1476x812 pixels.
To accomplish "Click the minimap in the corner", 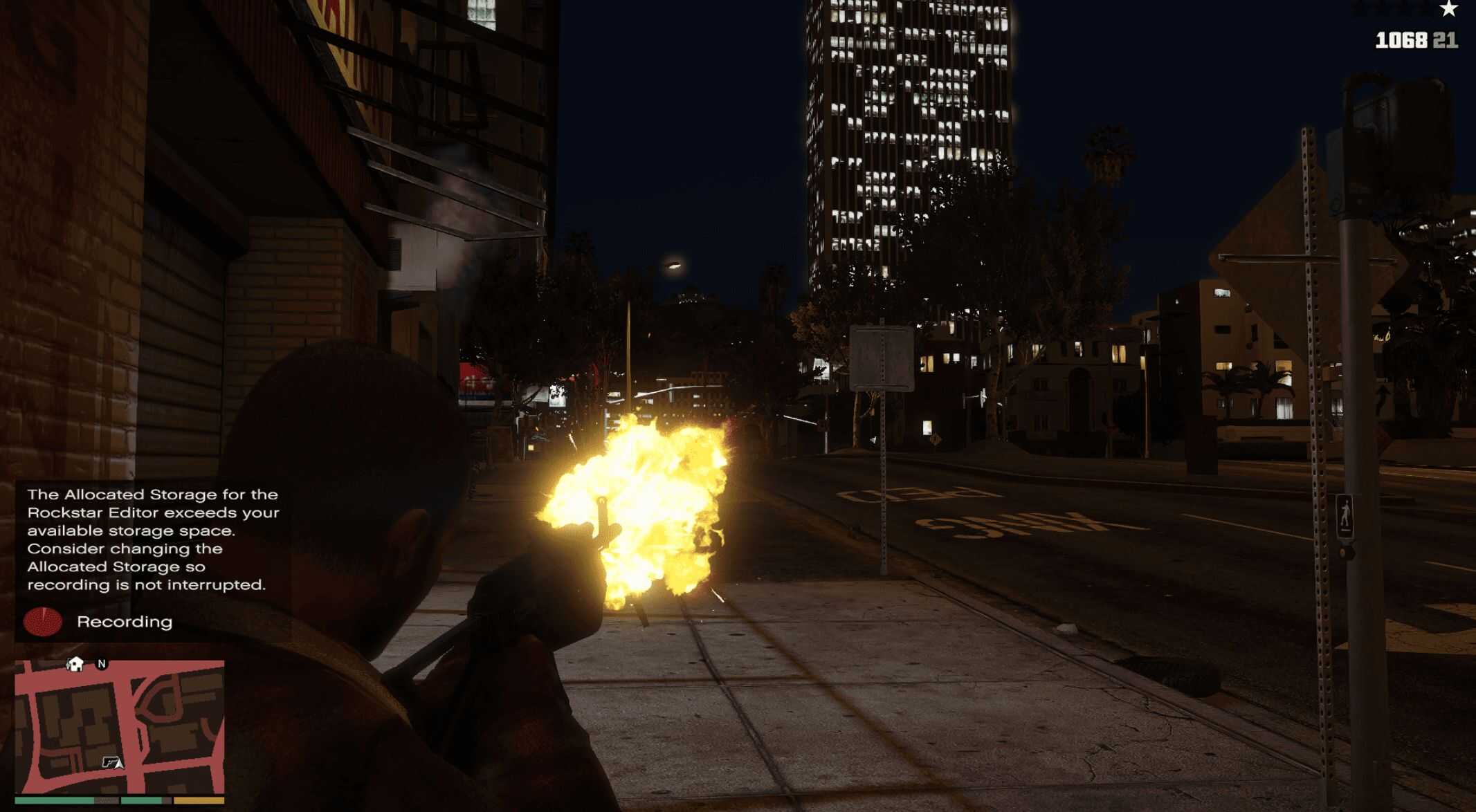I will coord(119,726).
